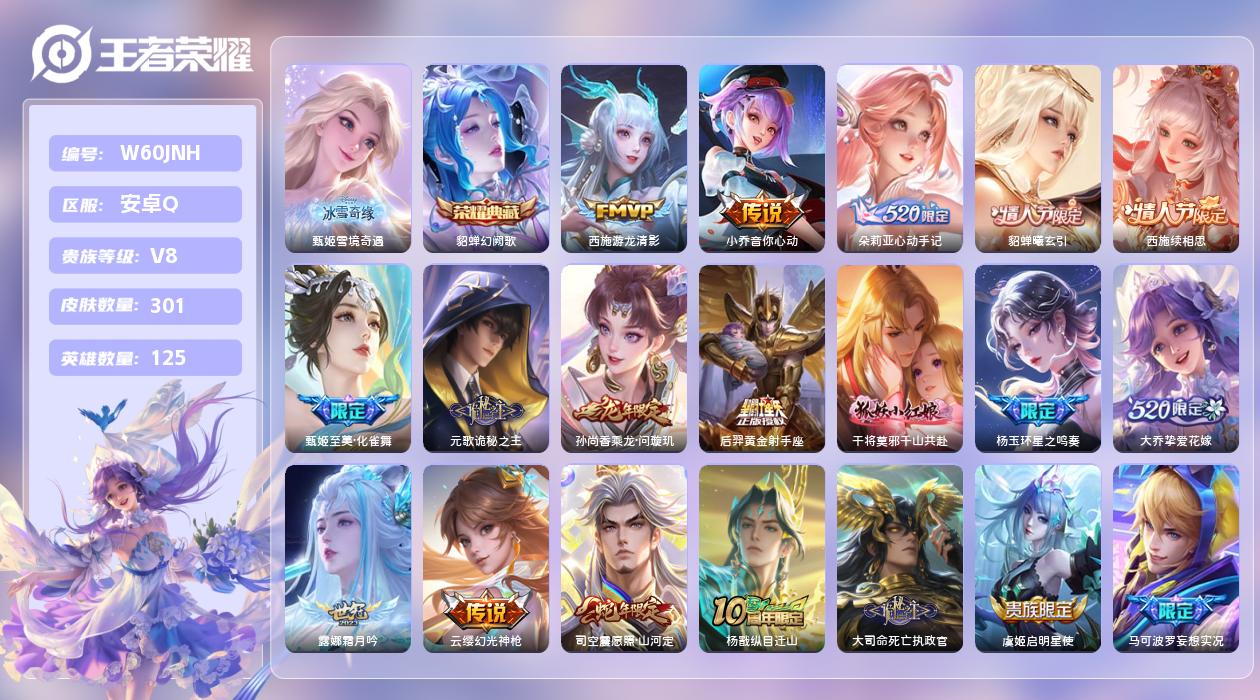The width and height of the screenshot is (1260, 700).
Task: View the 干将莫邪千山共赴 skin card
Action: click(x=900, y=358)
